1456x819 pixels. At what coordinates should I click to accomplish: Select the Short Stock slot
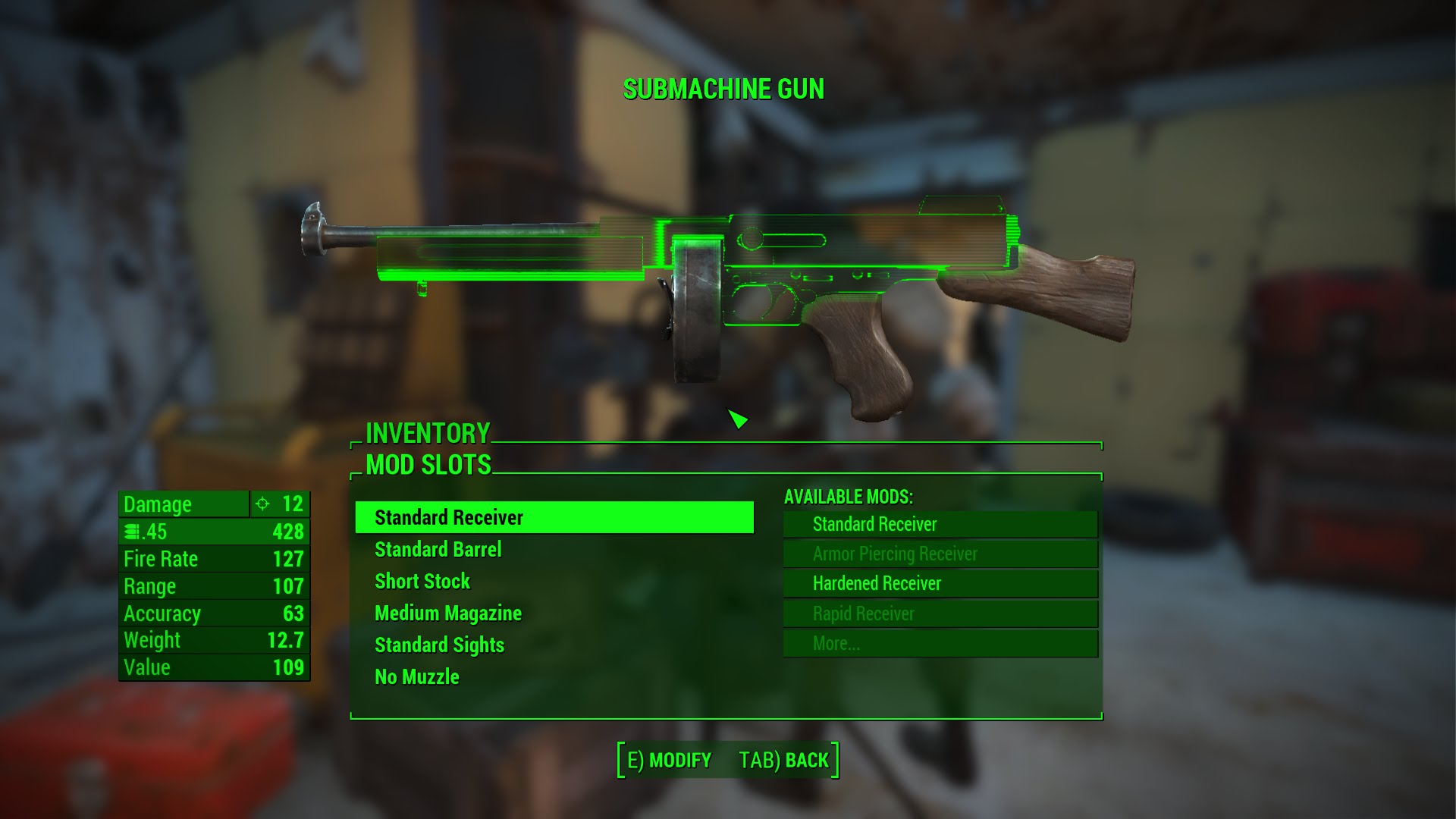[422, 582]
